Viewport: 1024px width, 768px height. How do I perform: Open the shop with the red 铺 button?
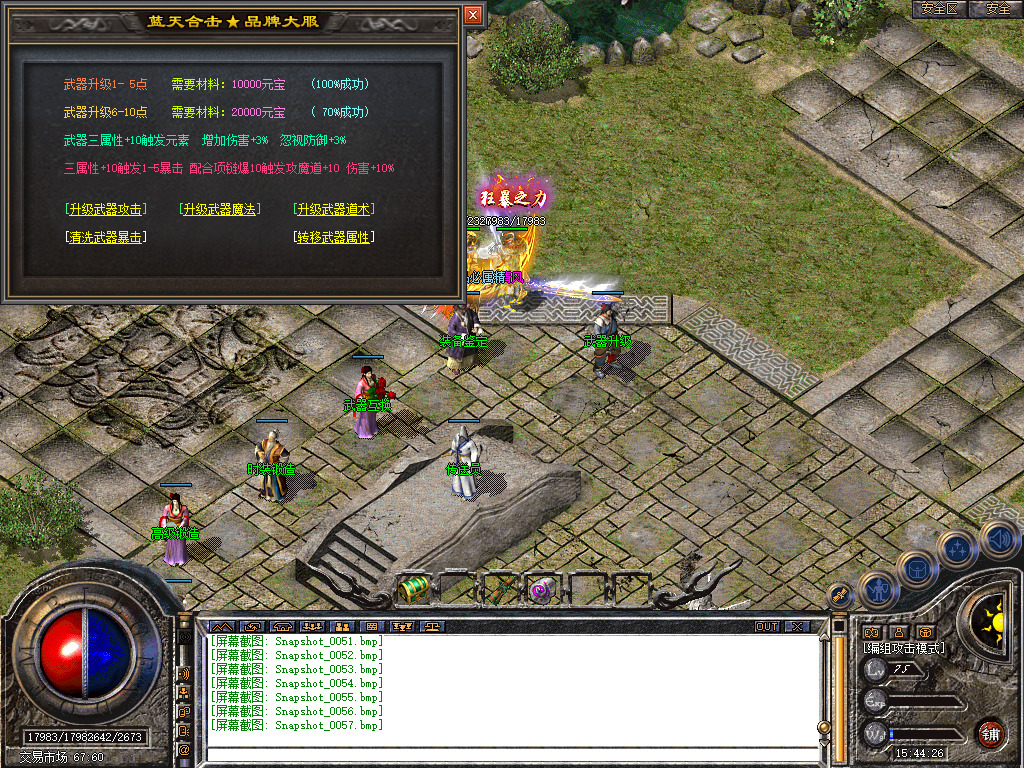point(990,731)
